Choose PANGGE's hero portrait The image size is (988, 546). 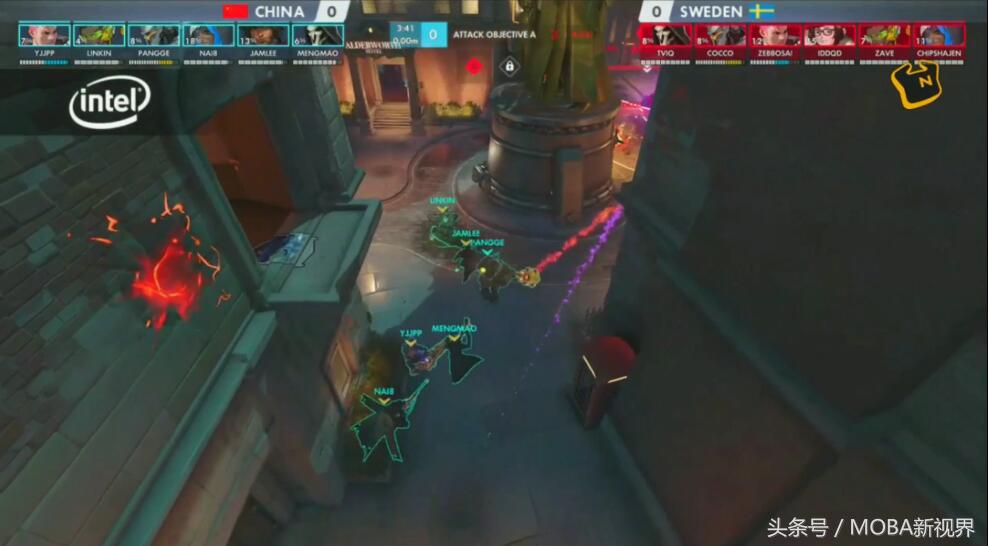pos(153,36)
